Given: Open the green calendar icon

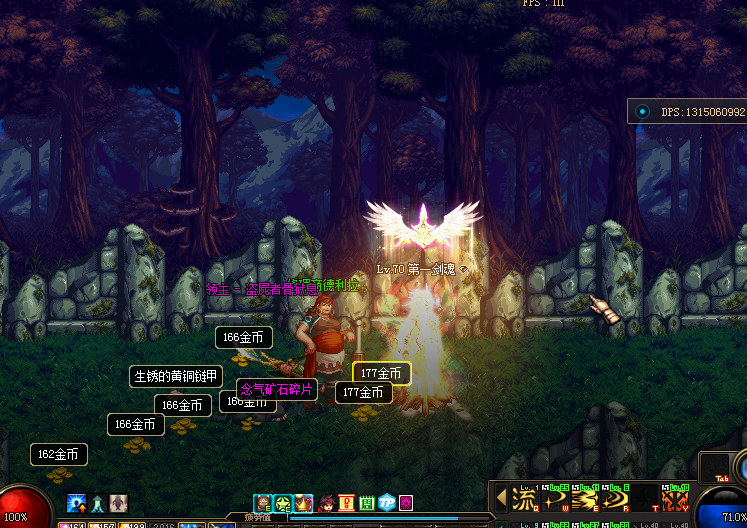Looking at the screenshot, I should 366,502.
